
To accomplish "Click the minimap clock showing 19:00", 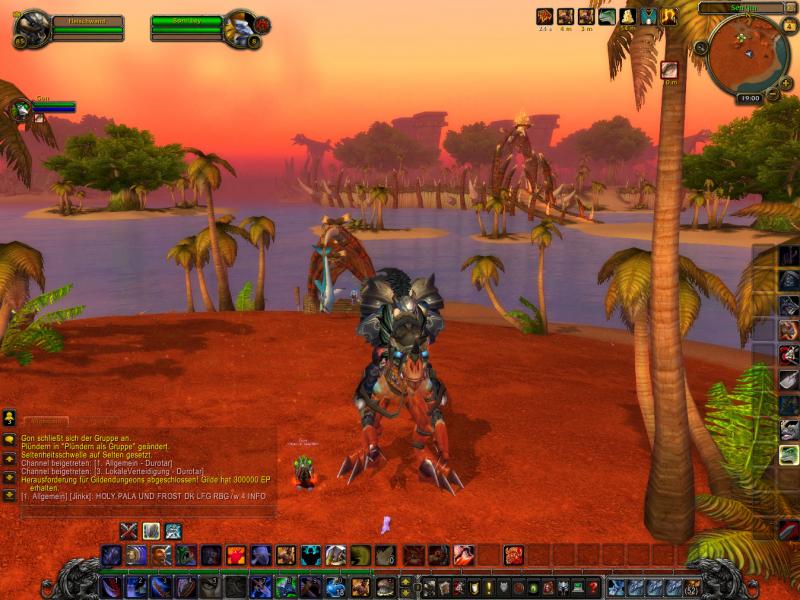I will 749,98.
